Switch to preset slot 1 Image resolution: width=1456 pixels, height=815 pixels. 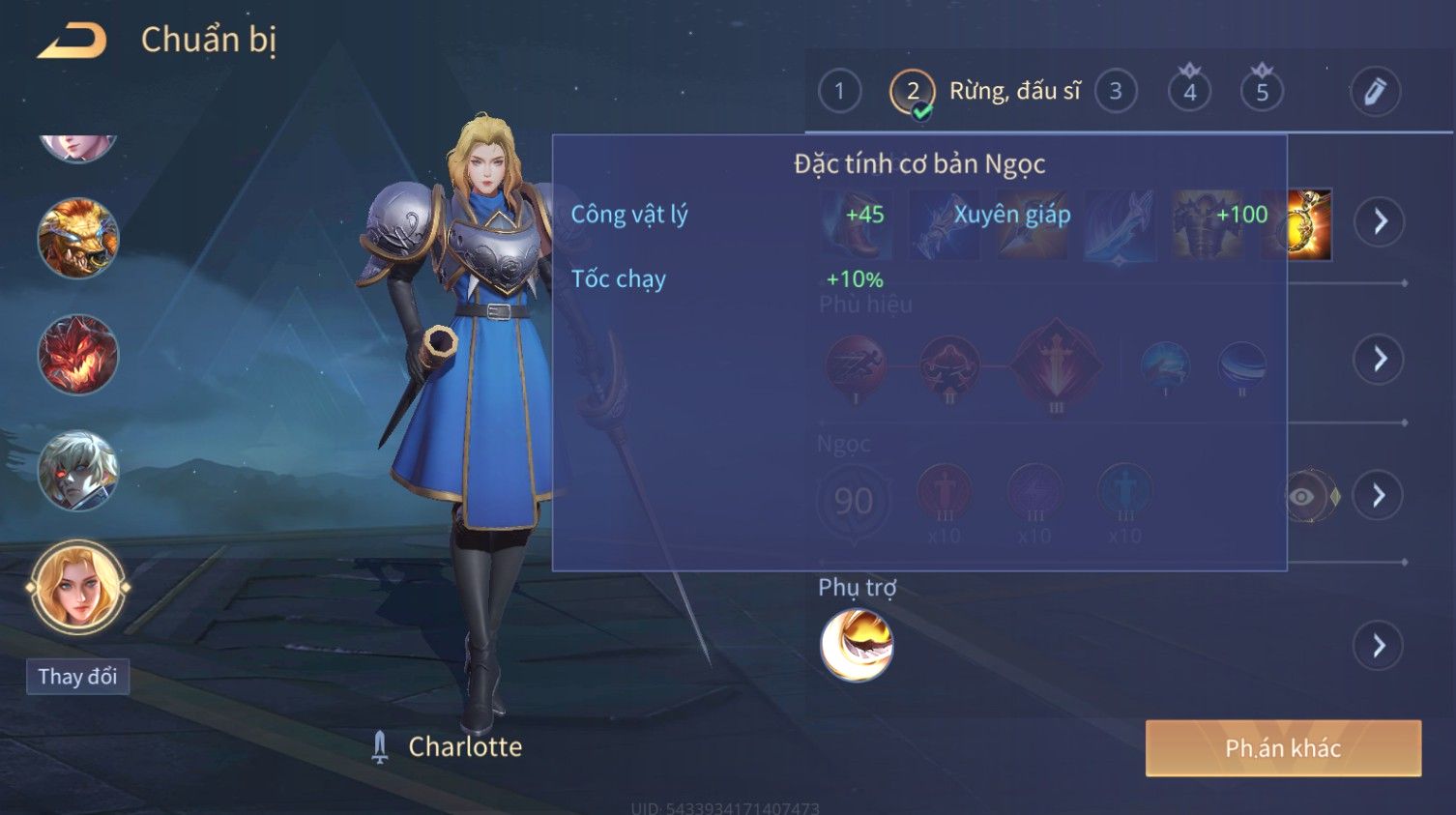(x=839, y=92)
